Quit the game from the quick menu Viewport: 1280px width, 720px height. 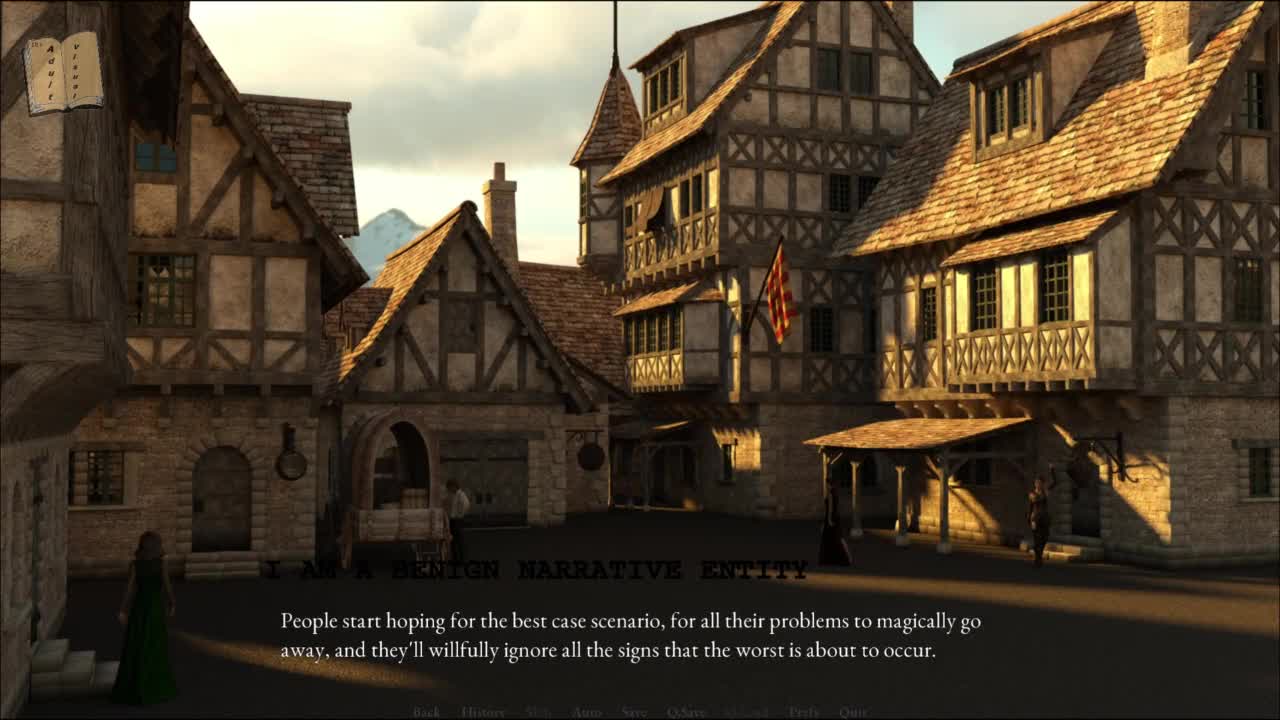(853, 712)
